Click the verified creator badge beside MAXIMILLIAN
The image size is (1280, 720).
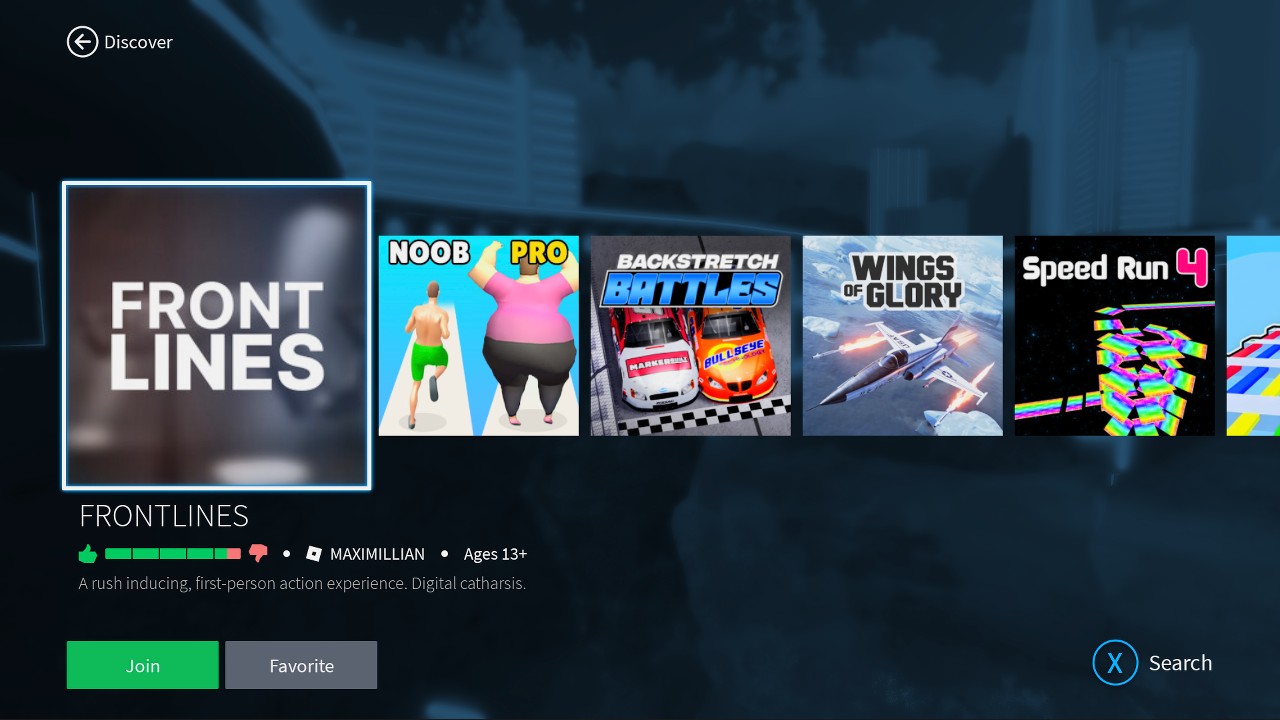point(313,553)
